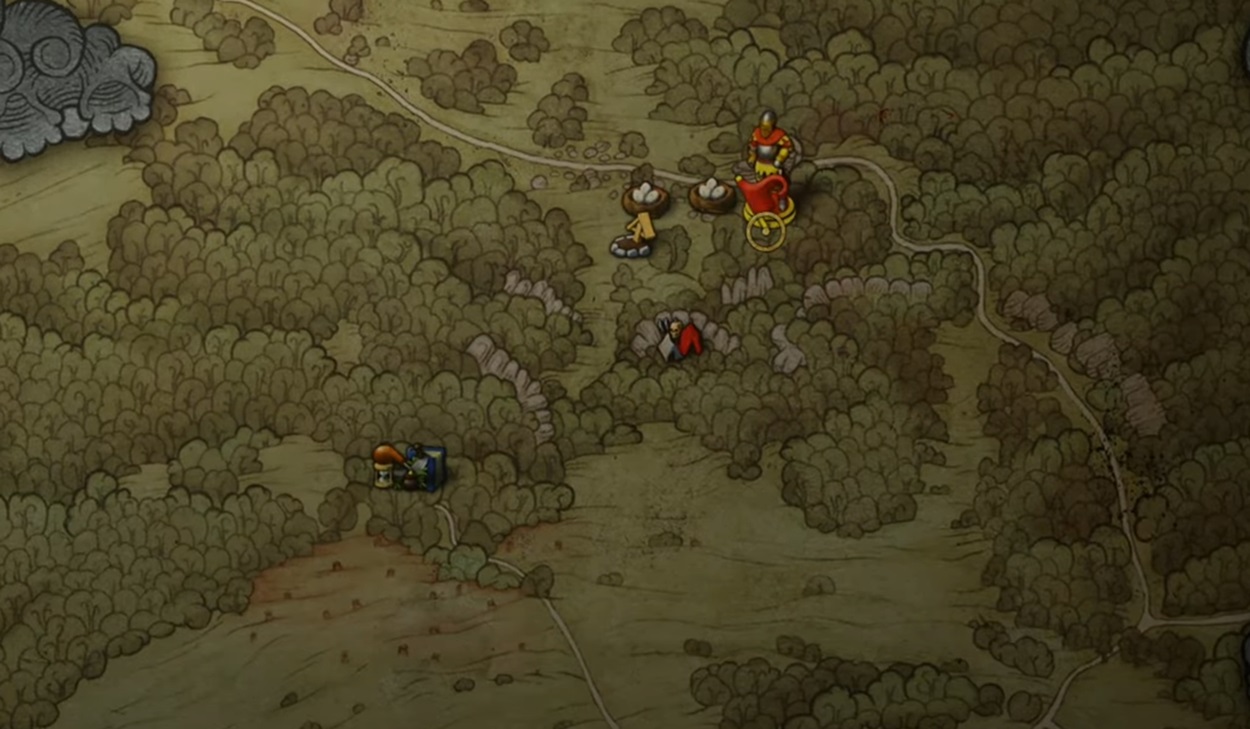1250x729 pixels.
Task: Select the alchemy bench map marker
Action: (x=409, y=468)
